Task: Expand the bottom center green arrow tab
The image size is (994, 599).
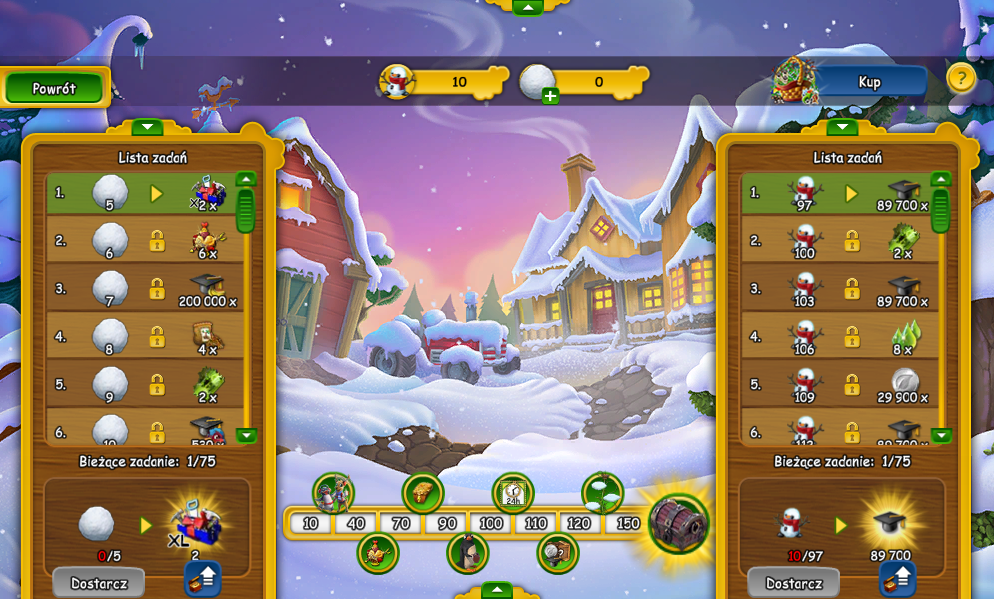Action: pos(497,589)
